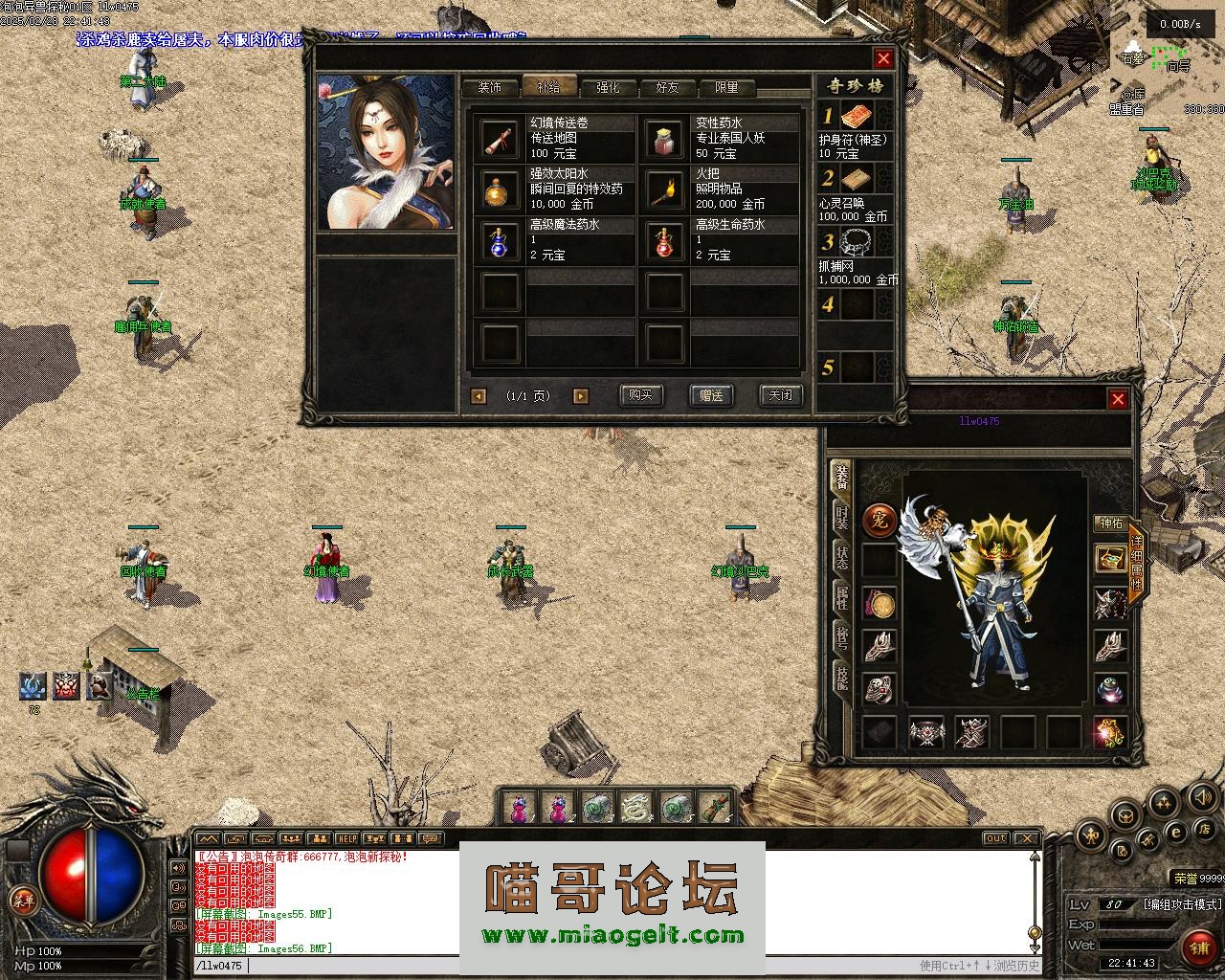Viewport: 1225px width, 980px height.
Task: Choose the 幻境传送卷 scroll item
Action: point(500,139)
